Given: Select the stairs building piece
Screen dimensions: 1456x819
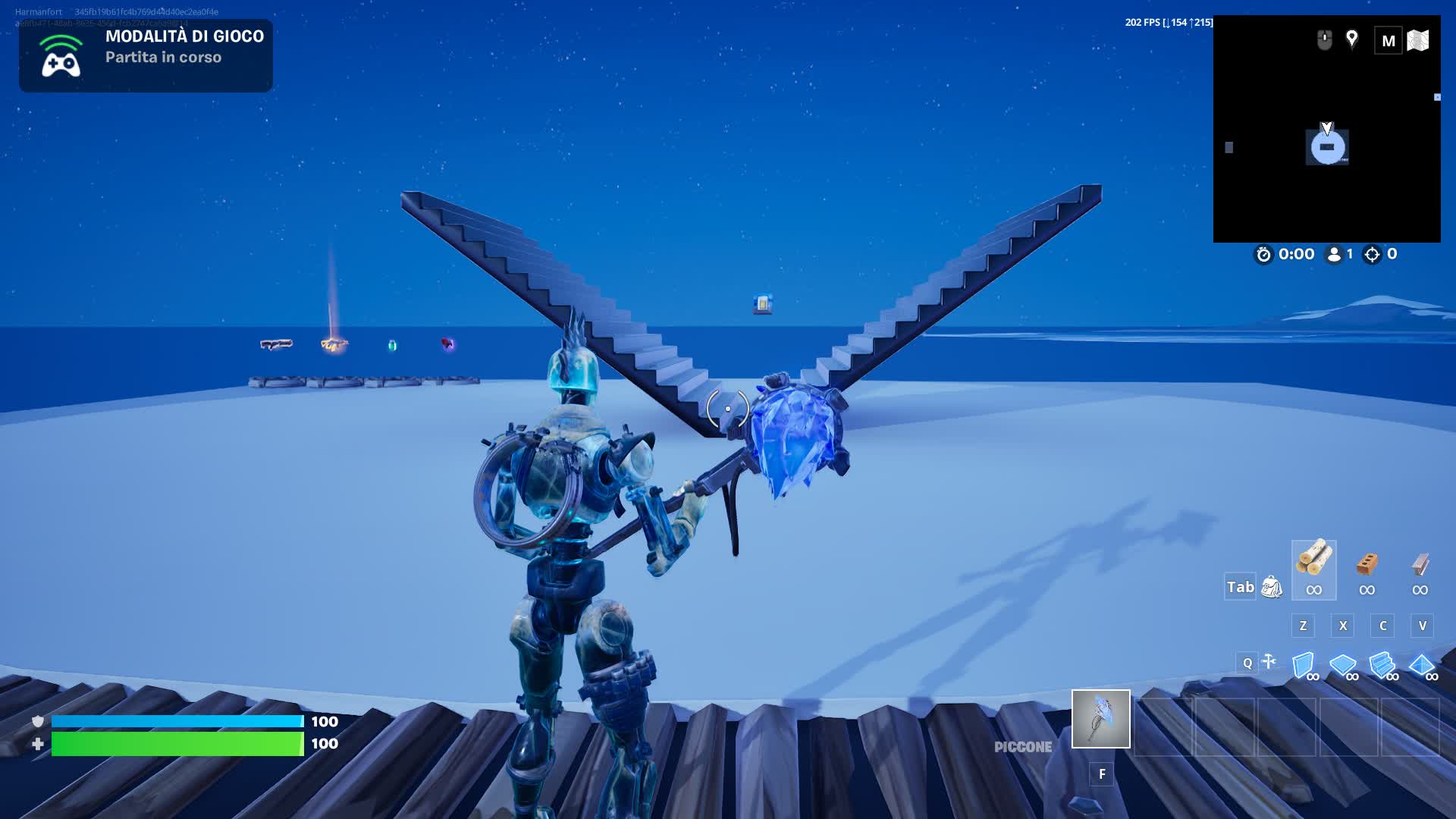Looking at the screenshot, I should [1382, 665].
